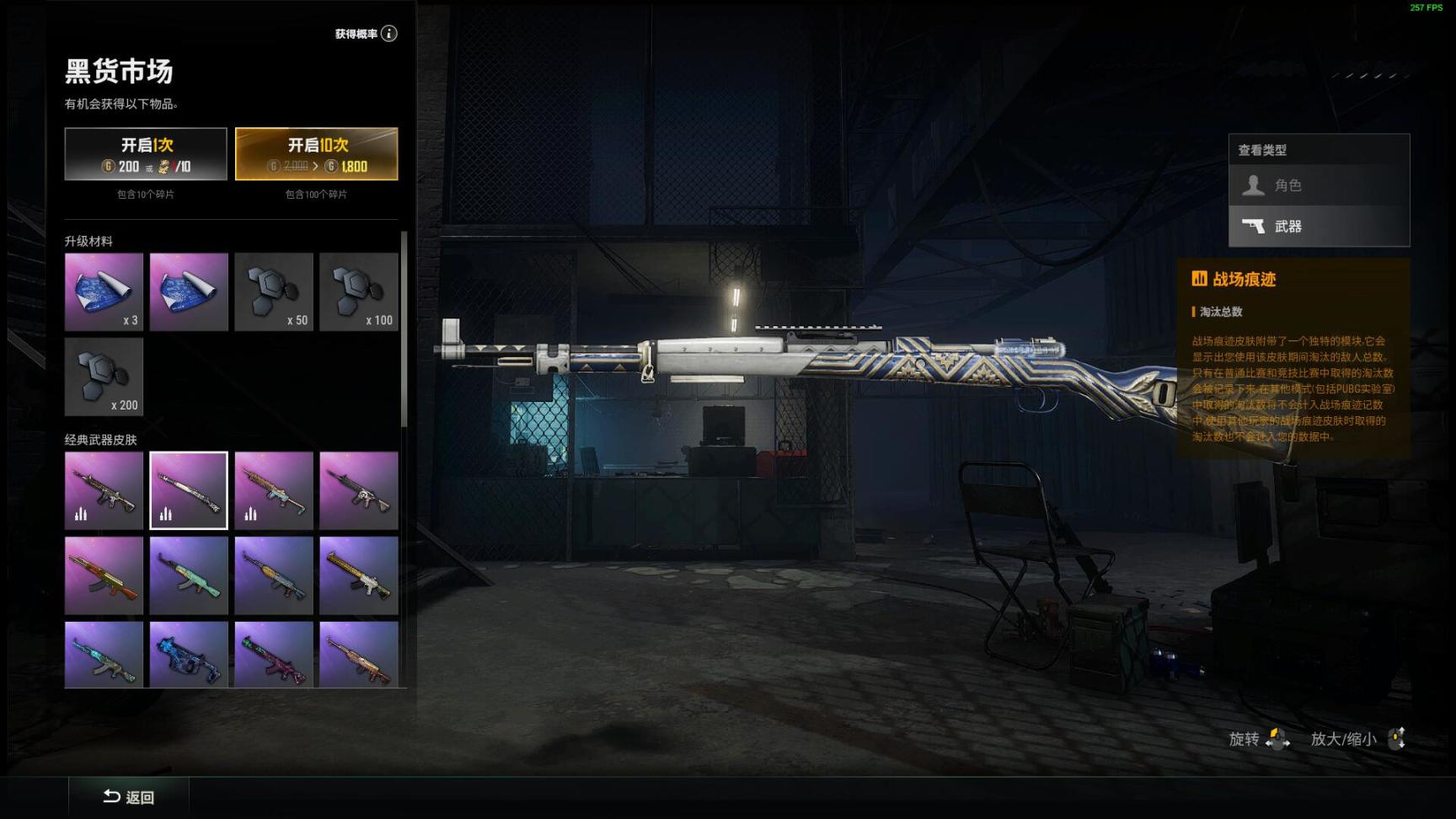
Task: Select the pistol icon for 武器 filter
Action: (x=1255, y=226)
